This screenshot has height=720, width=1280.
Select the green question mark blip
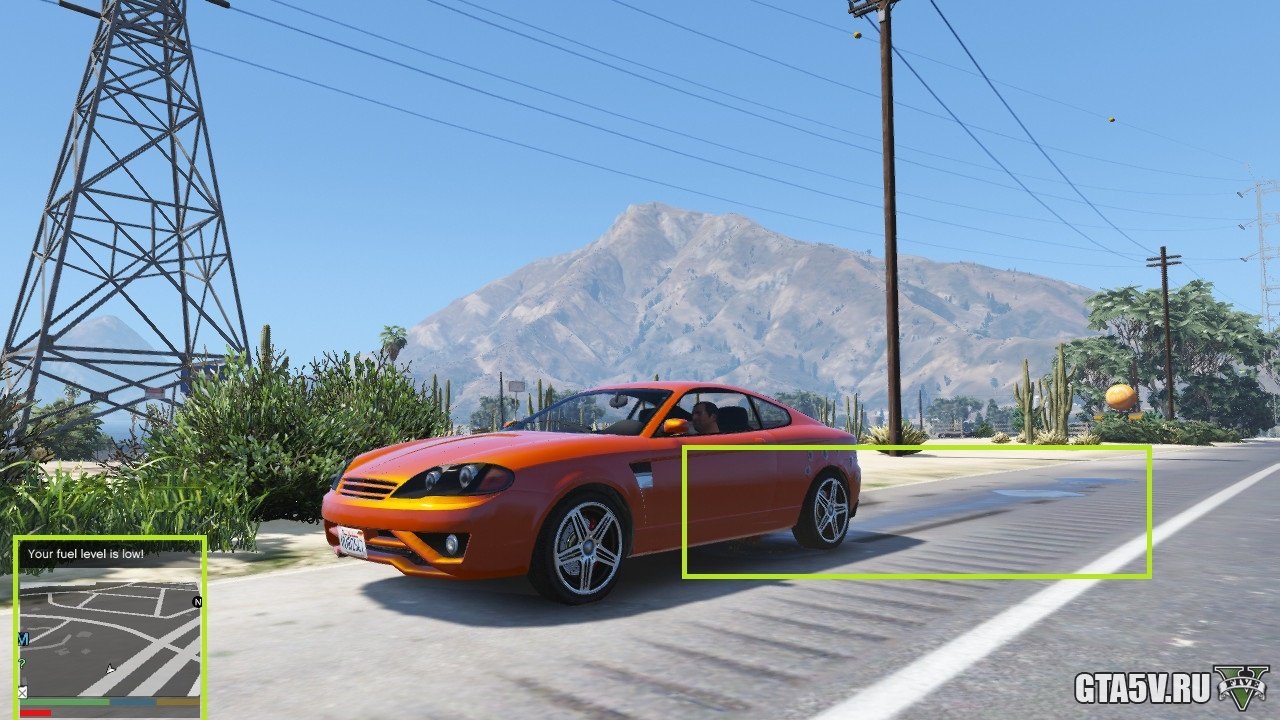(22, 663)
